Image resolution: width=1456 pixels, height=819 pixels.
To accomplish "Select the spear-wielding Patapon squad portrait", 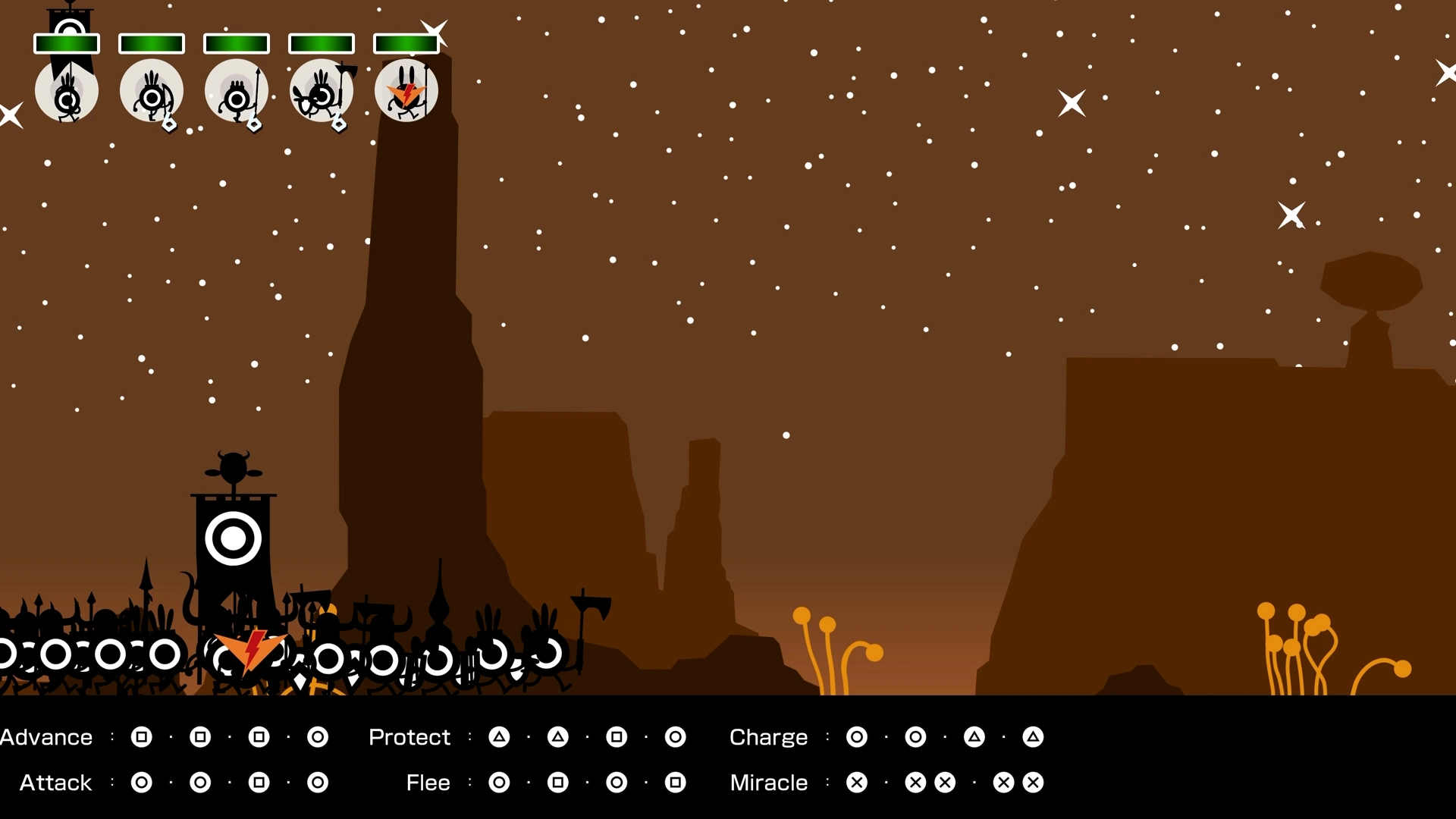I will click(237, 91).
